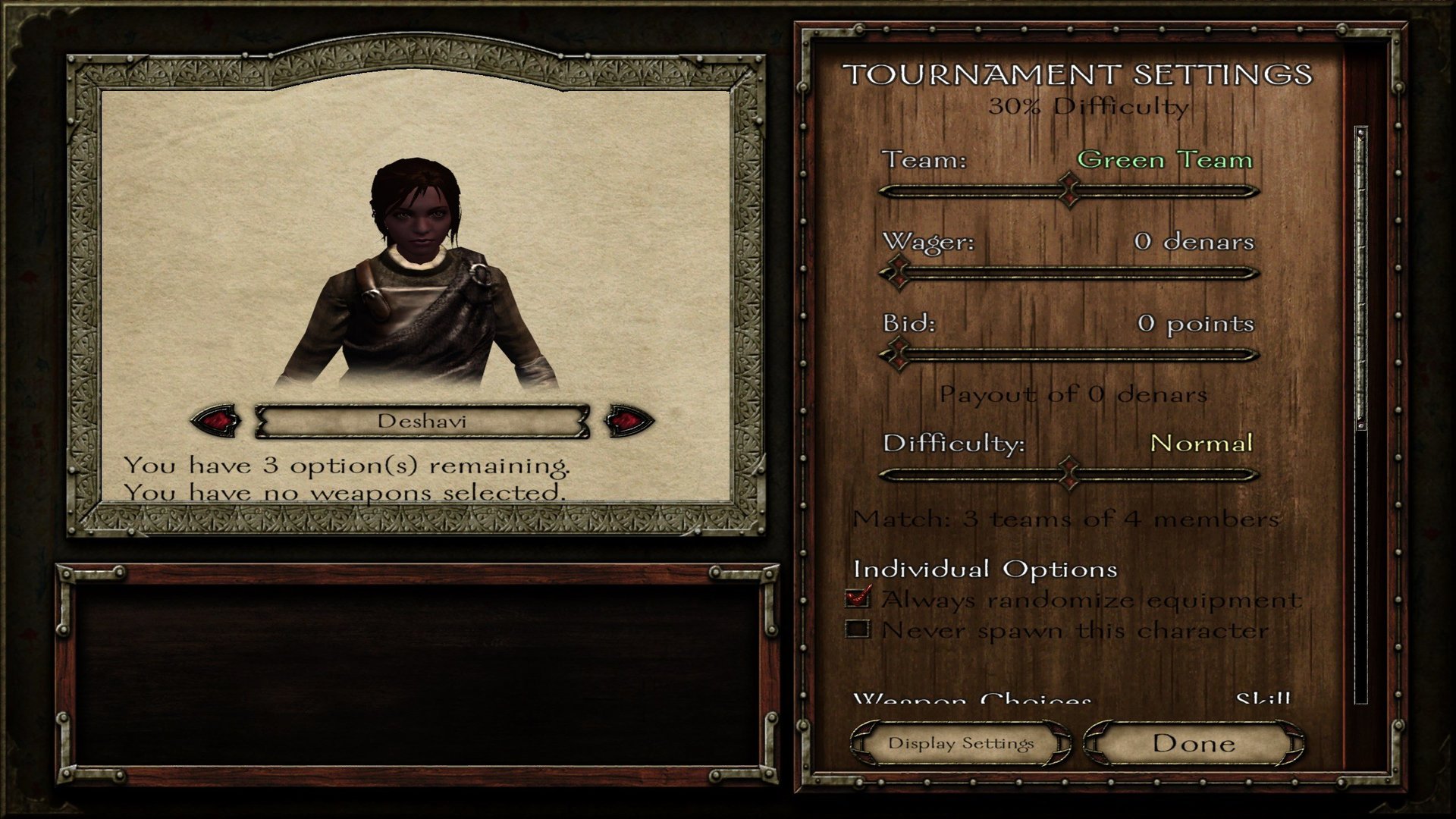This screenshot has width=1456, height=819.
Task: Enable Never spawn this character
Action: click(858, 629)
